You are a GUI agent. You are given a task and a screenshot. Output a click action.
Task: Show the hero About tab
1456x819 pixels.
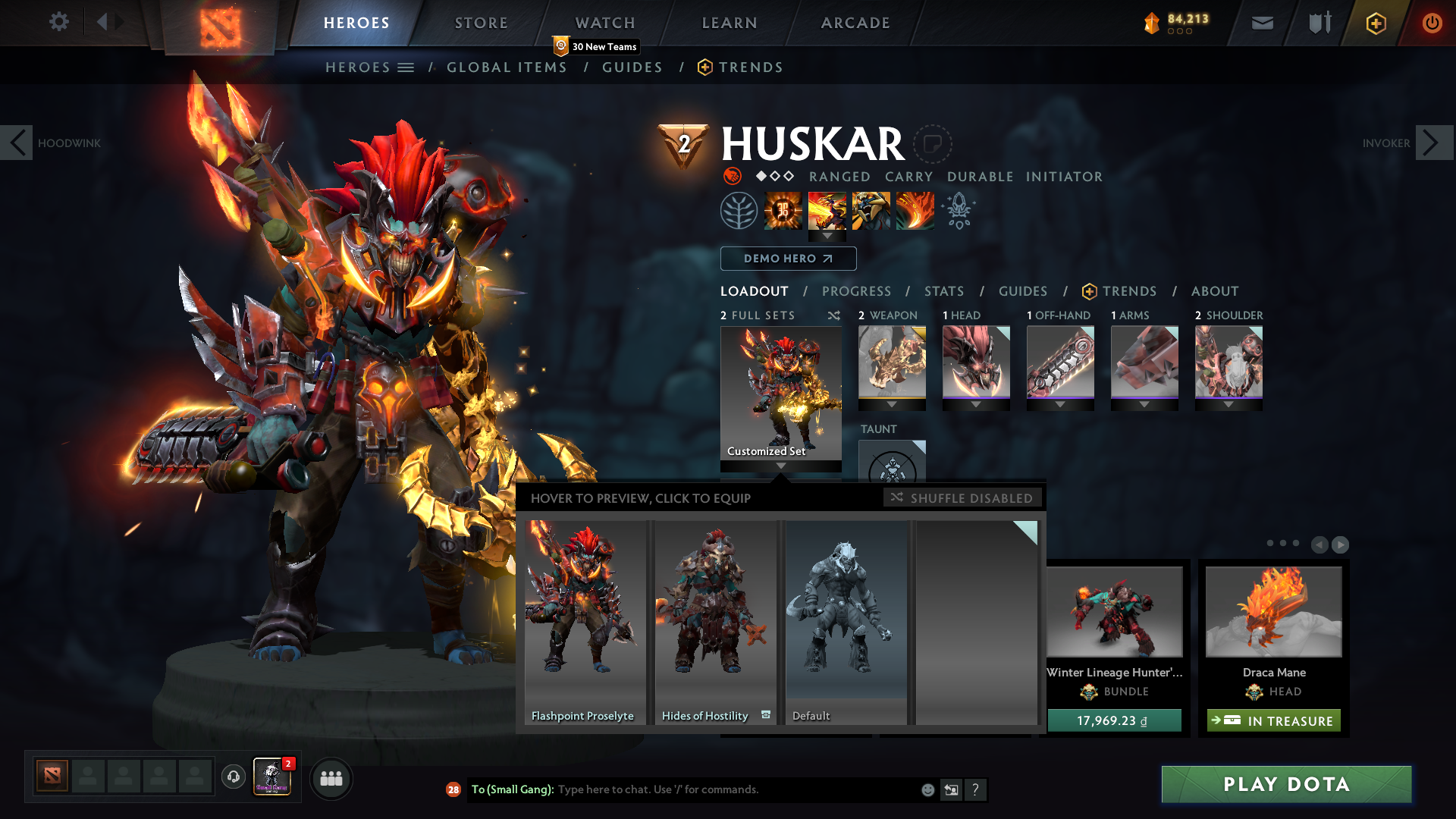point(1214,291)
